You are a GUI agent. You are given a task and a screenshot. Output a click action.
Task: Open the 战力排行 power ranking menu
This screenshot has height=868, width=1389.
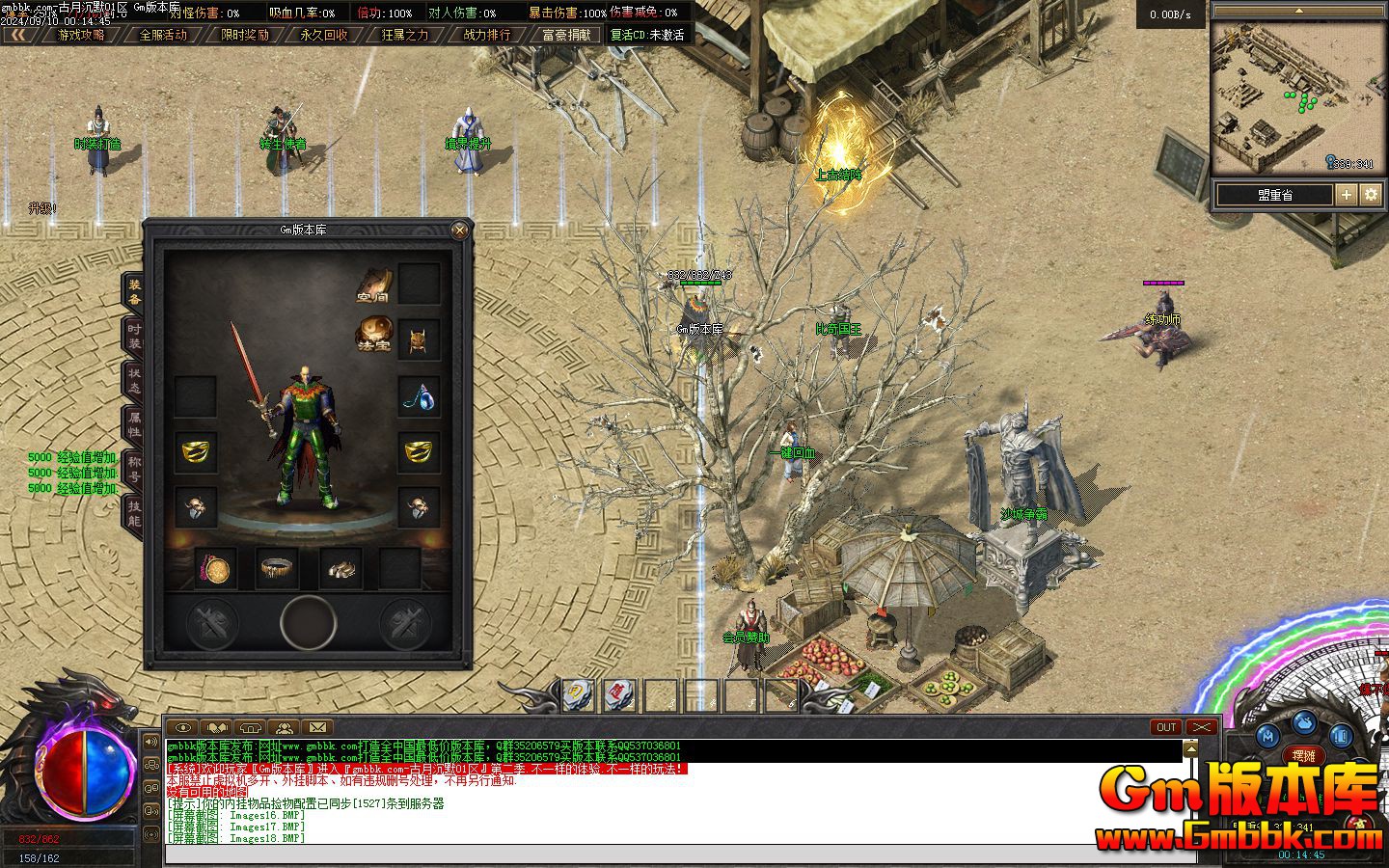click(487, 35)
